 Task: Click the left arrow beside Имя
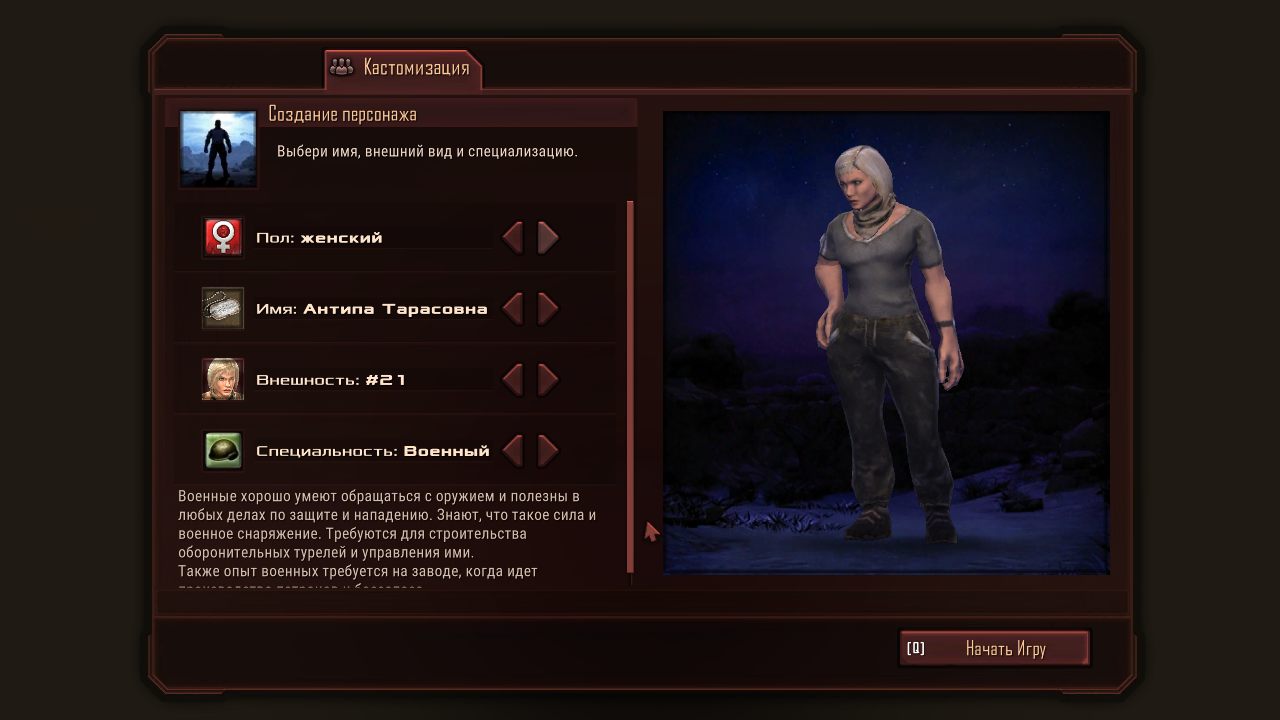click(513, 308)
